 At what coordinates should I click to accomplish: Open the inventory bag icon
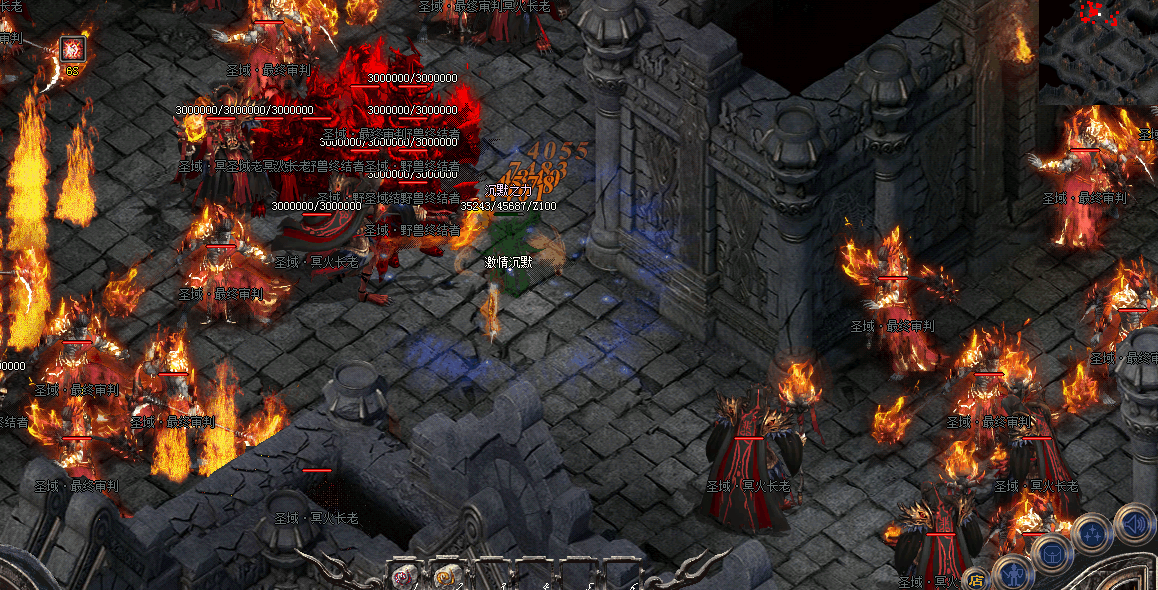(1053, 553)
